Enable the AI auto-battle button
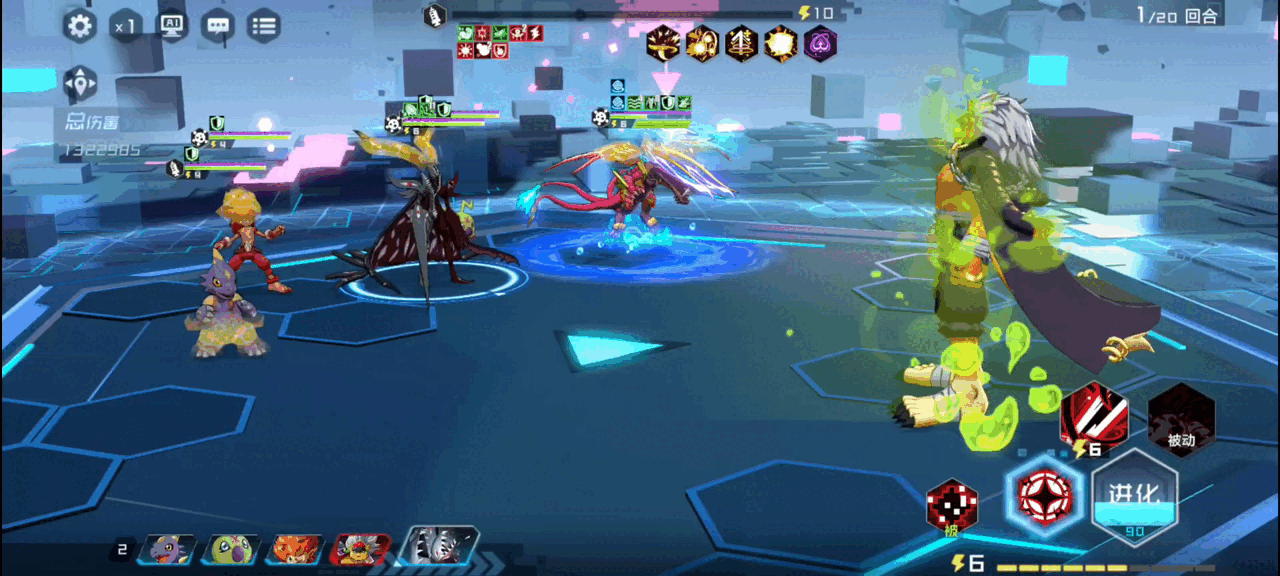 172,26
